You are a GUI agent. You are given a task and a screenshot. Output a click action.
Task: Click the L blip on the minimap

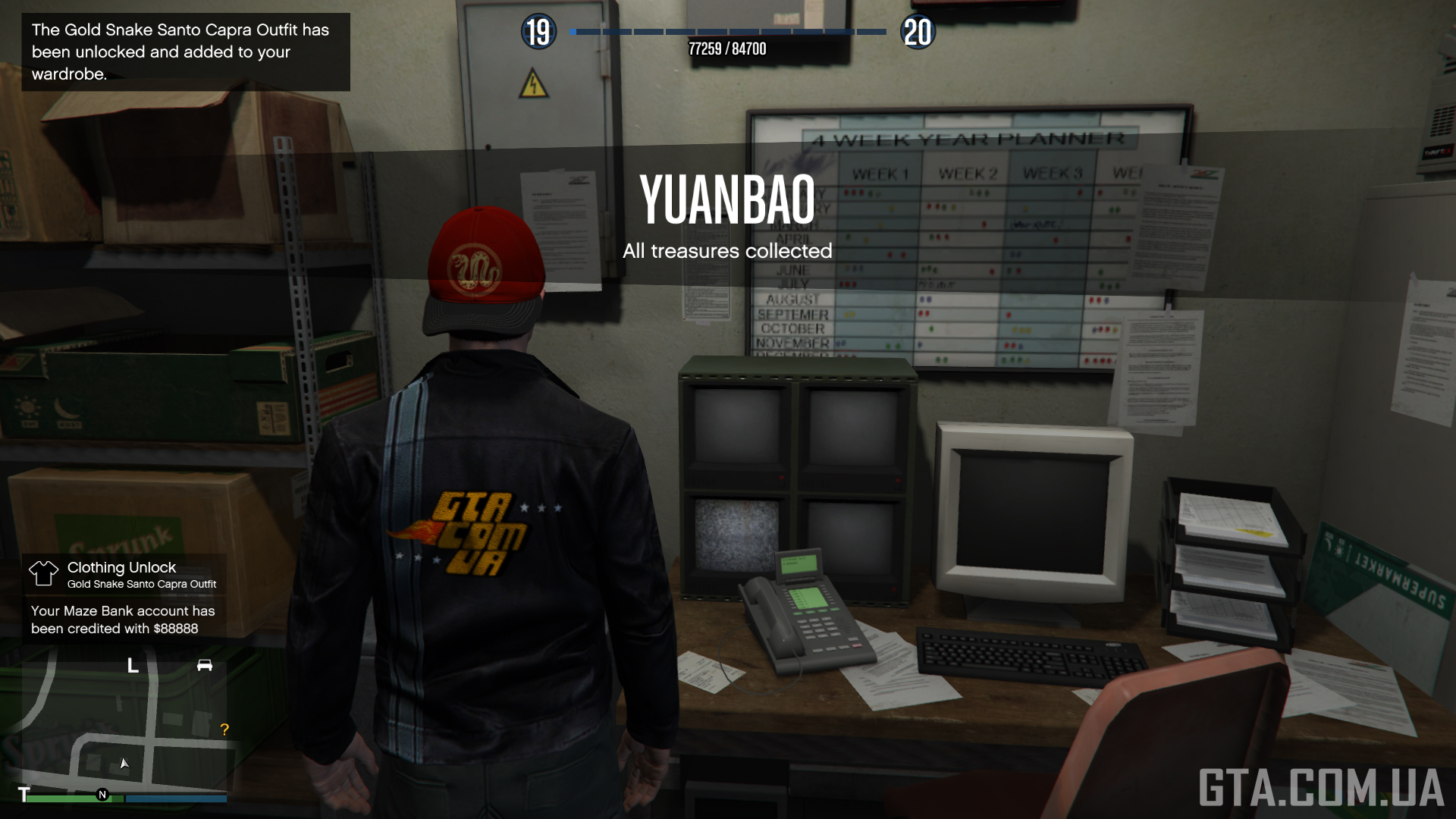pyautogui.click(x=133, y=666)
